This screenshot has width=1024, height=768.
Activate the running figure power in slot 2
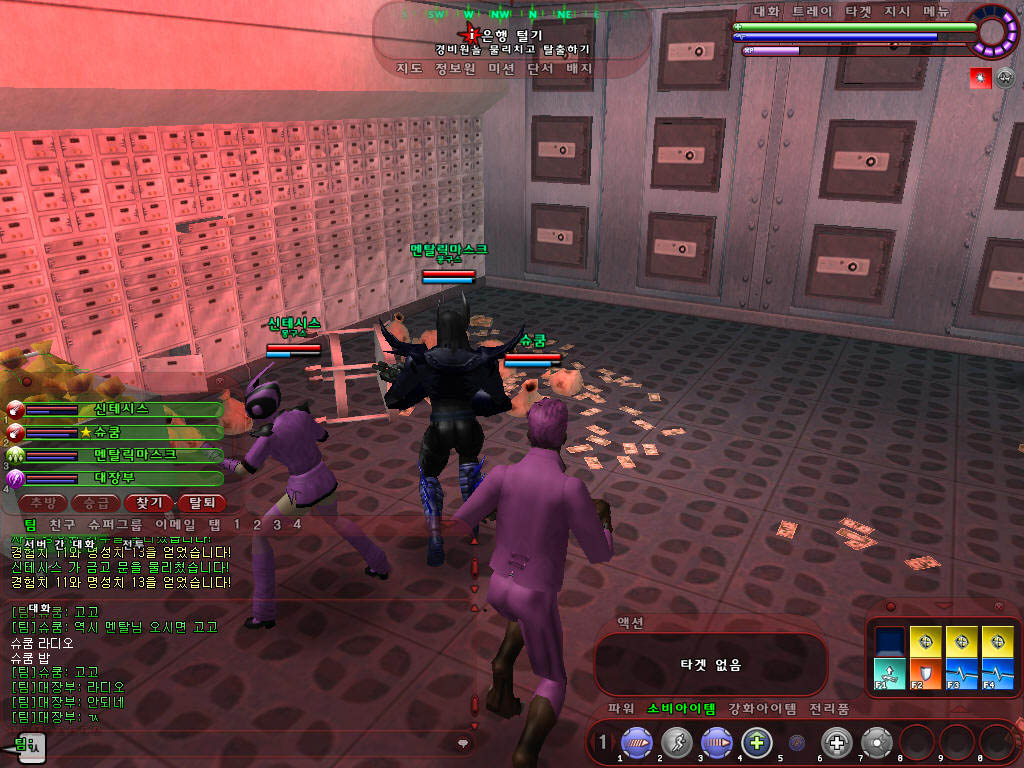point(677,743)
